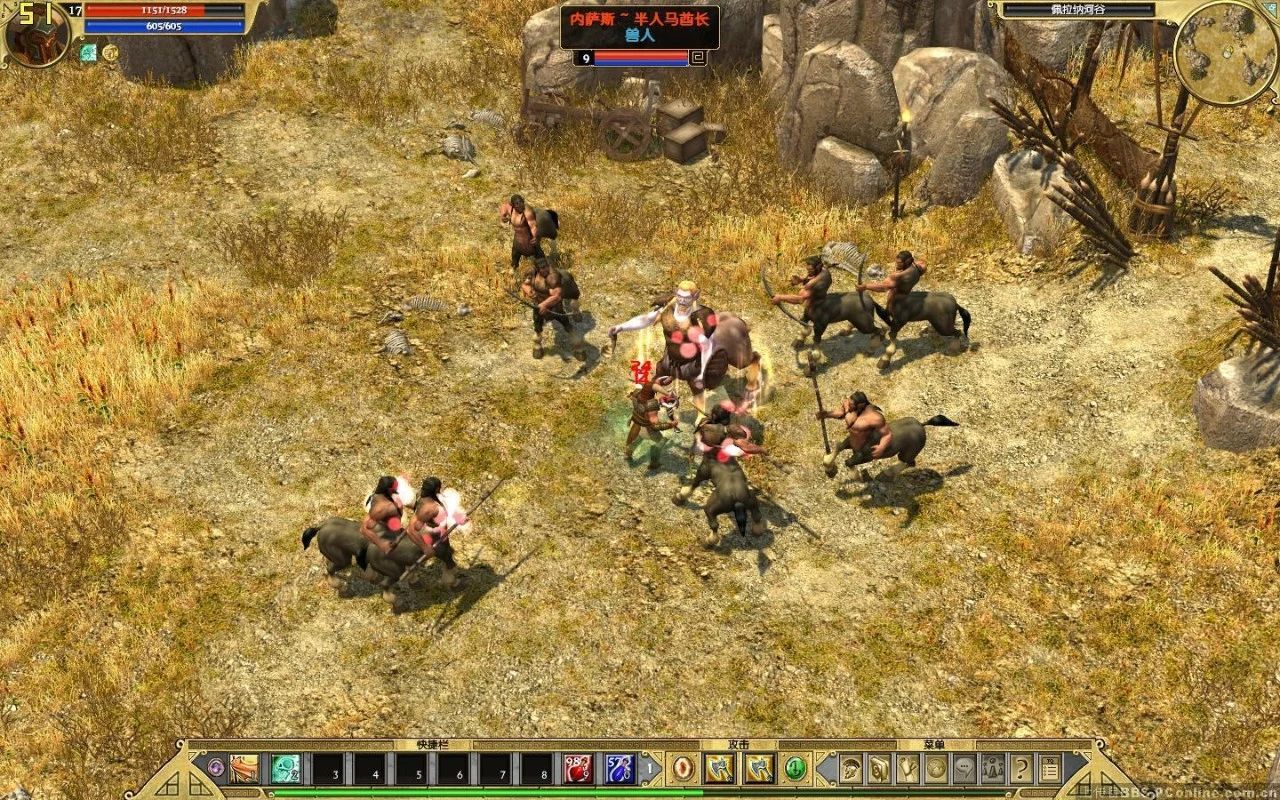Open the chat speech bubble icon

tap(964, 769)
